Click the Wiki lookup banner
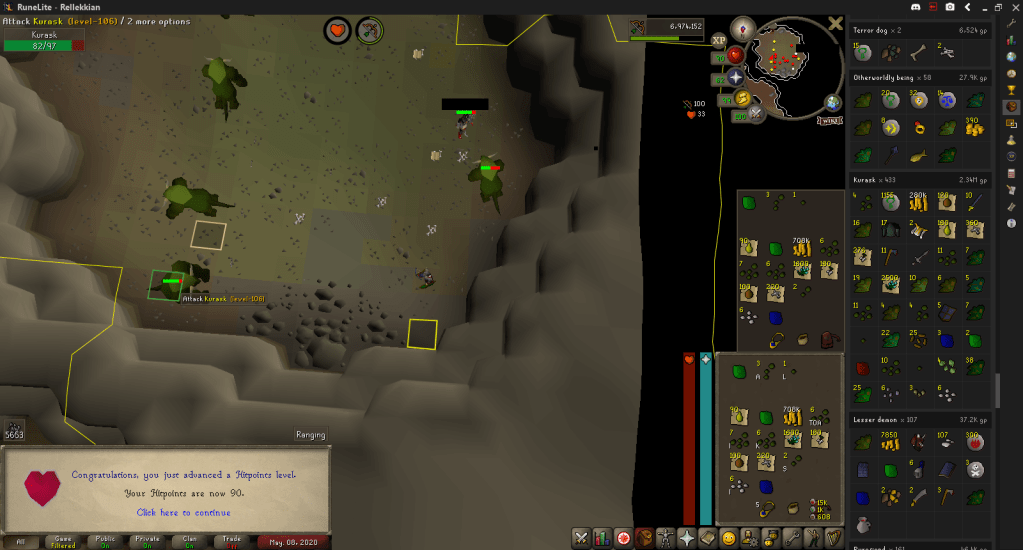Viewport: 1023px width, 550px height. pyautogui.click(x=829, y=120)
